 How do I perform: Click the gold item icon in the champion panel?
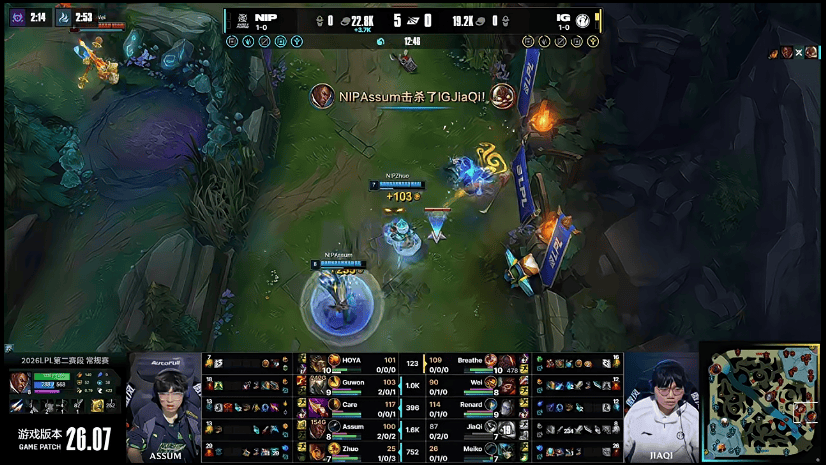tap(98, 405)
